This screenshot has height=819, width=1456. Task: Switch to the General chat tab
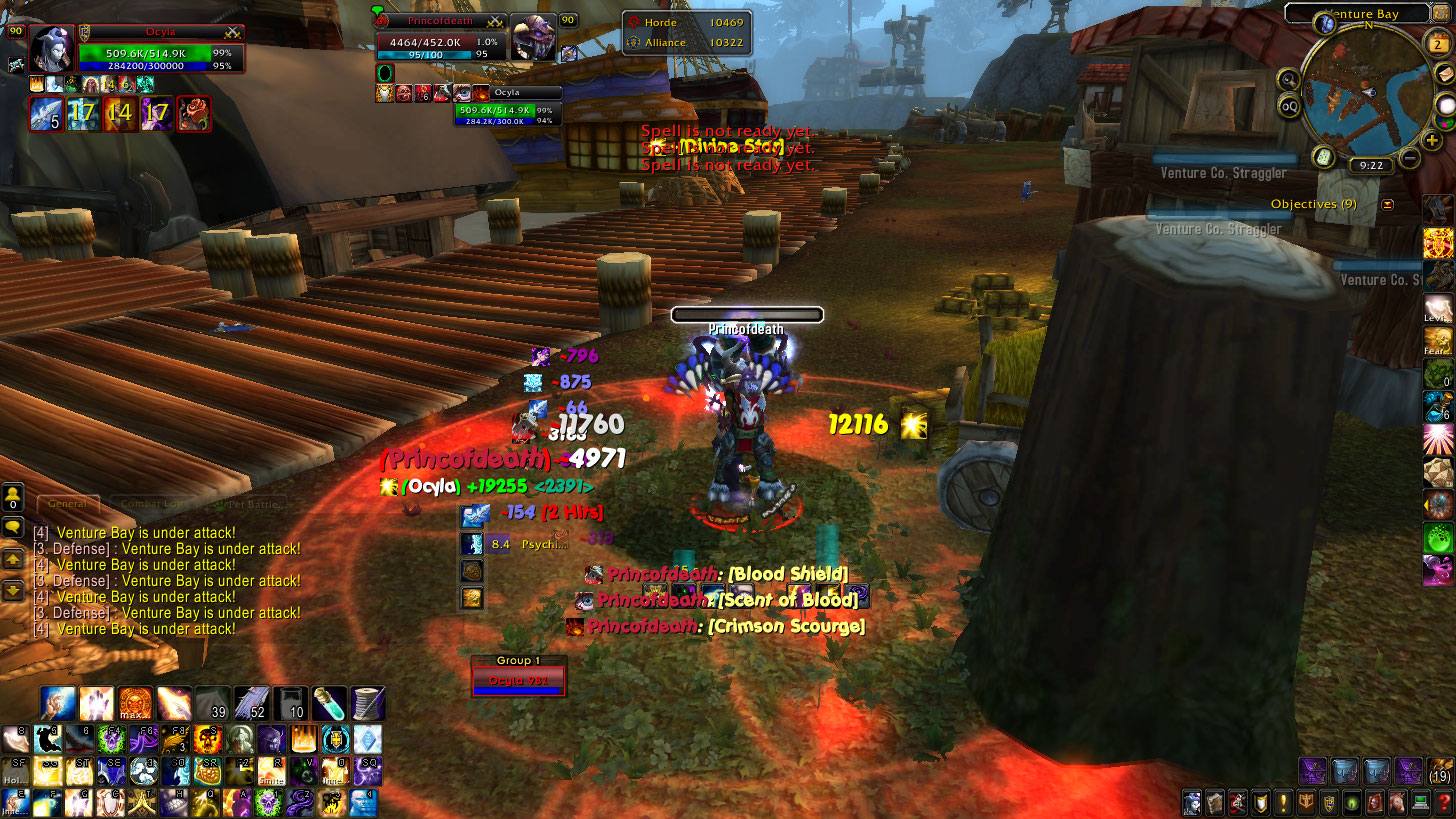click(67, 504)
